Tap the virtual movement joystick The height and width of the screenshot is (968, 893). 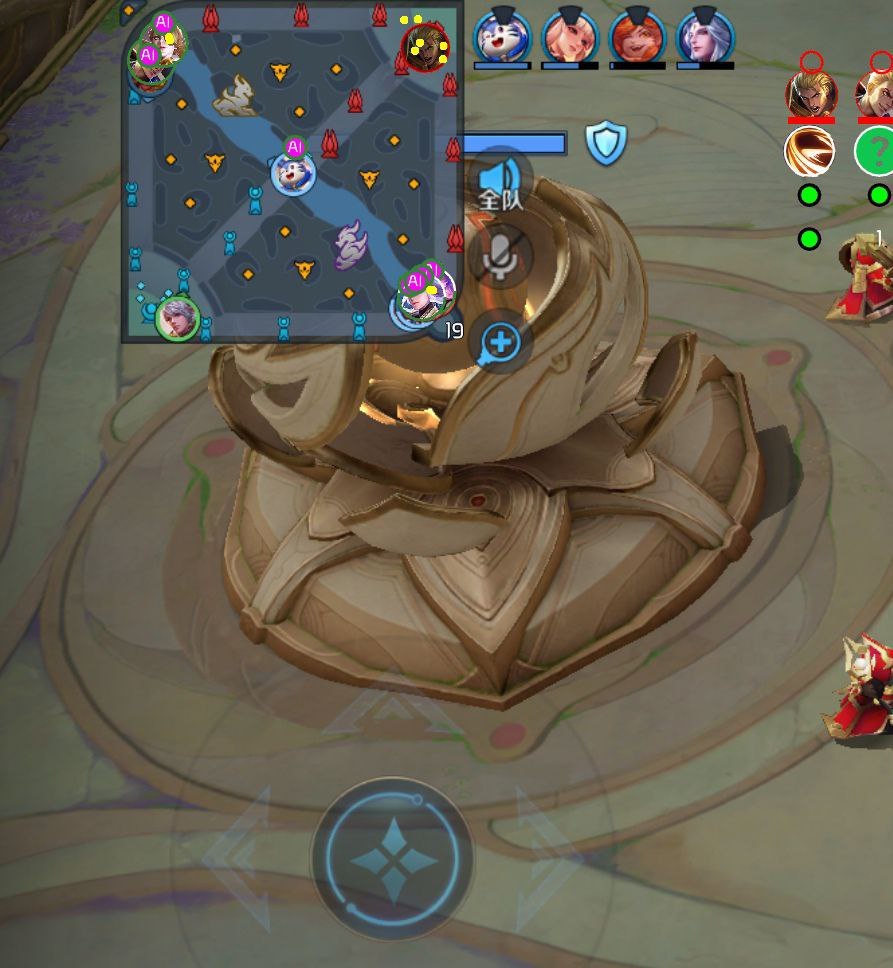coord(392,857)
